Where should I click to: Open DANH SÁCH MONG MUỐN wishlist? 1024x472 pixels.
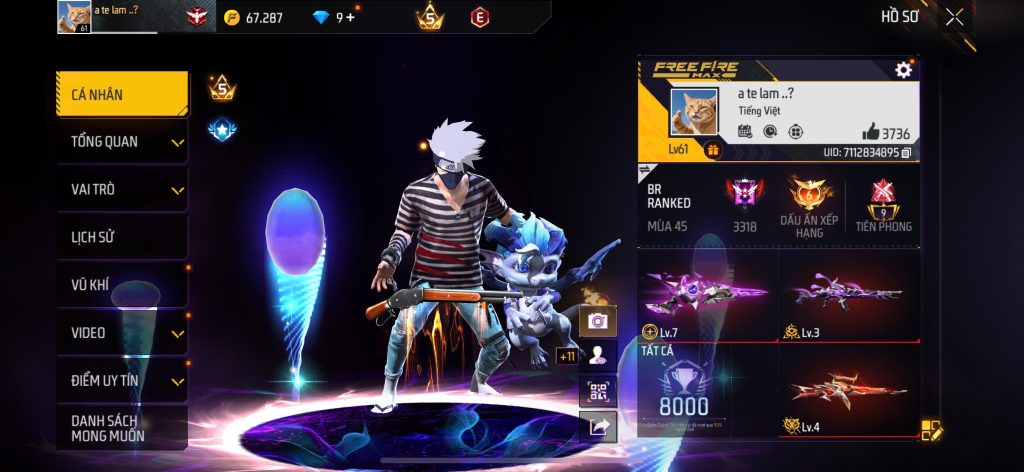(x=122, y=428)
